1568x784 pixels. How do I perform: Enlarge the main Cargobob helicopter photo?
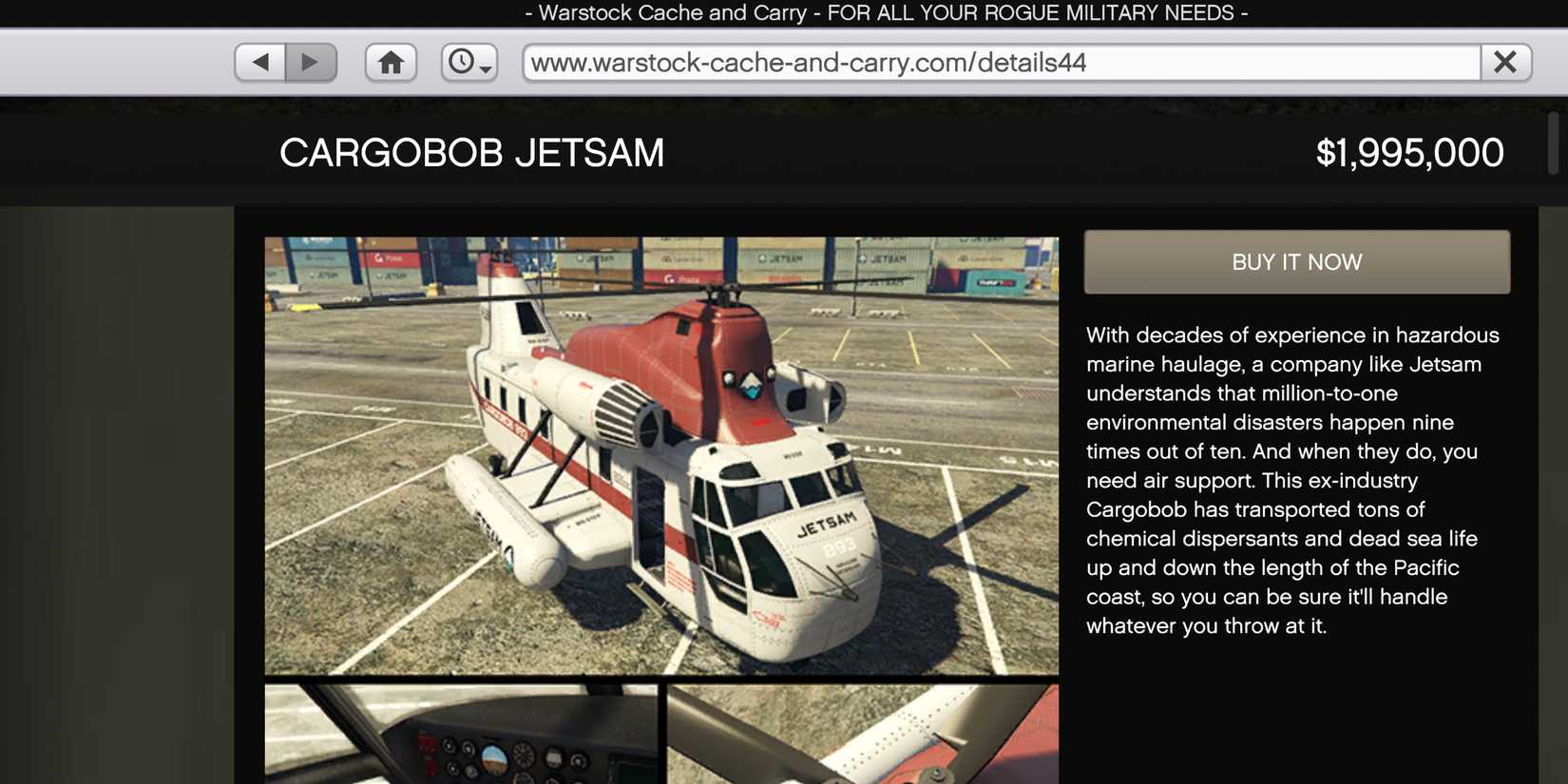[x=660, y=455]
